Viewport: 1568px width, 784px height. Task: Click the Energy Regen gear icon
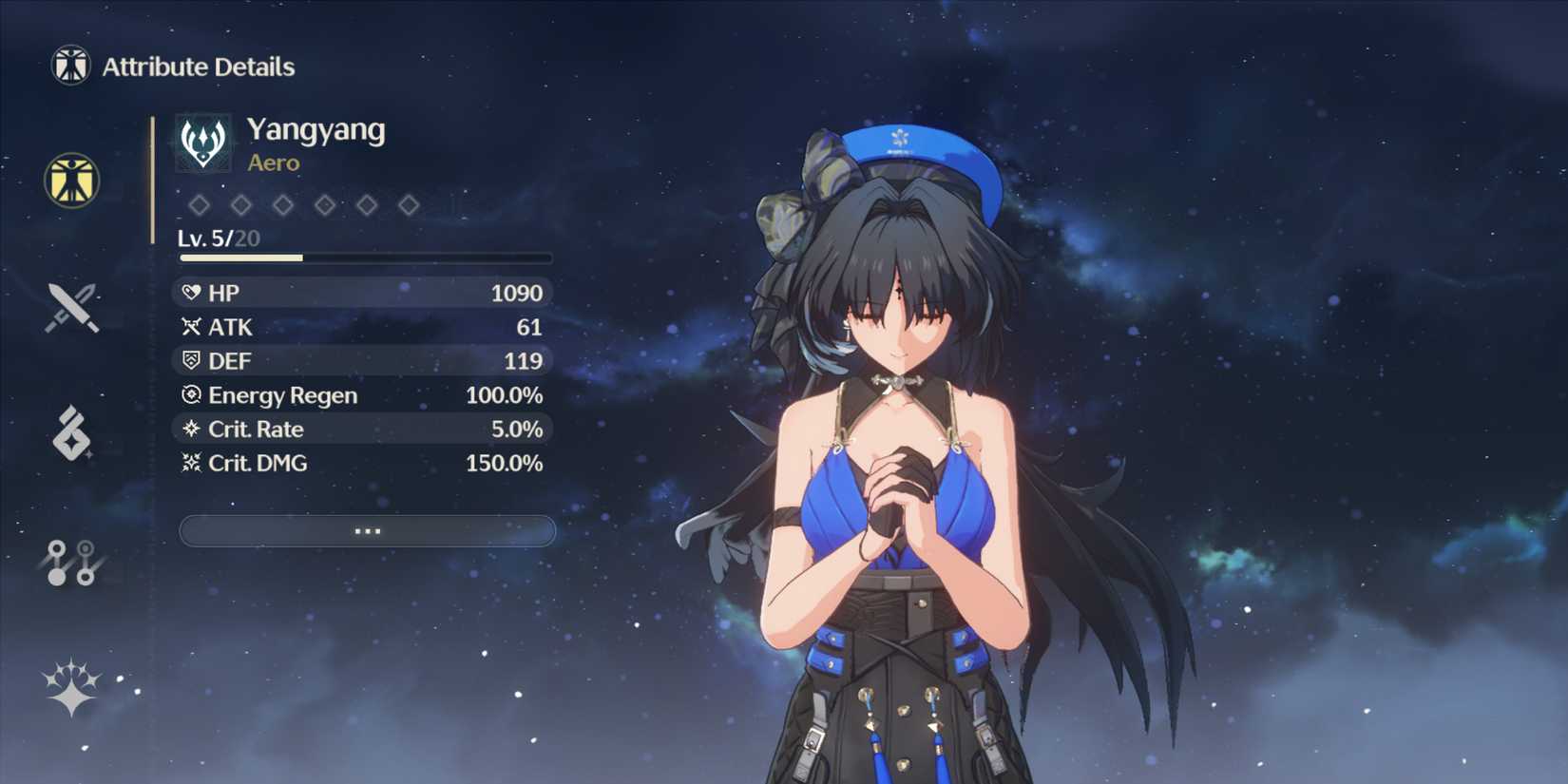(190, 395)
